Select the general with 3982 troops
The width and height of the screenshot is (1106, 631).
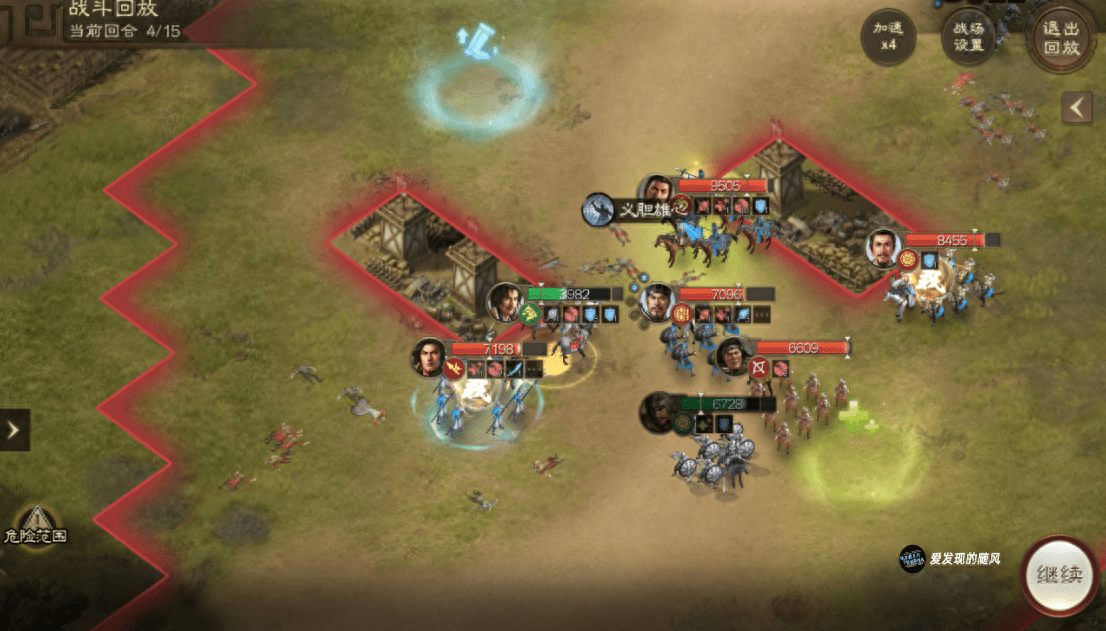[x=506, y=302]
